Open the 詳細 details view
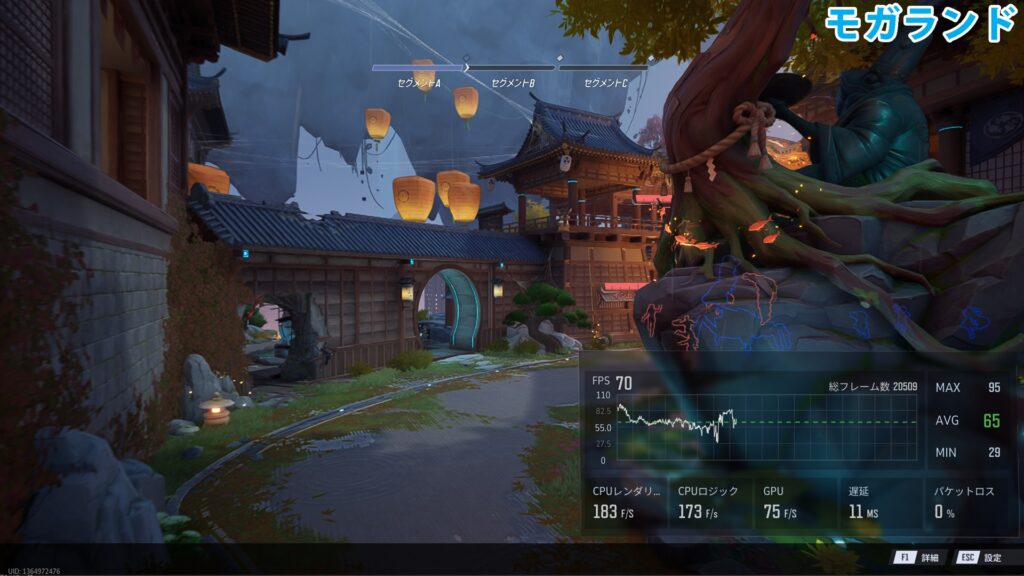 919,558
